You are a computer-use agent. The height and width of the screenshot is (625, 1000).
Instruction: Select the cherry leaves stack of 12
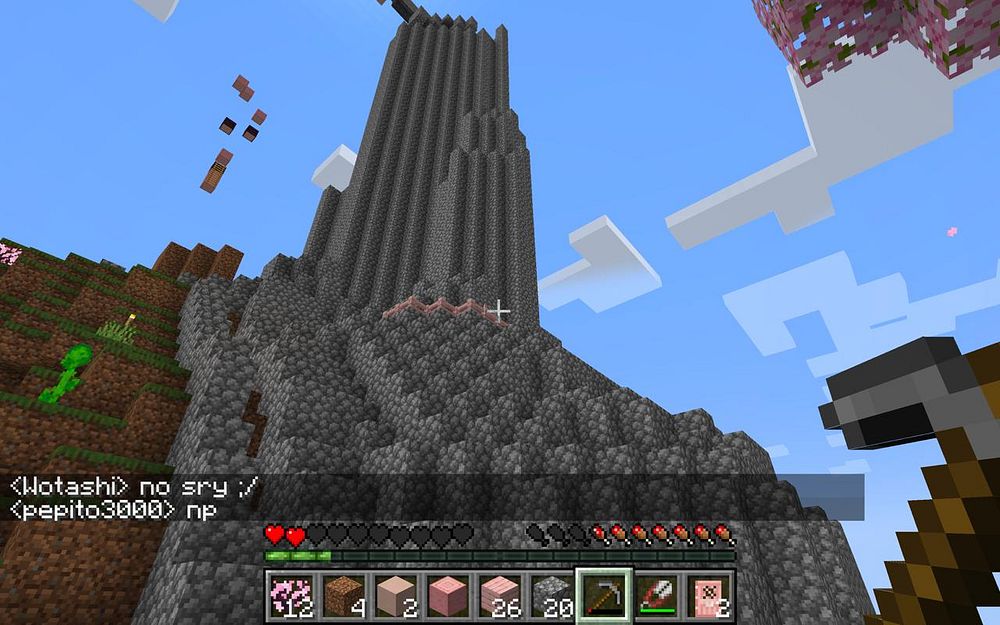(x=291, y=594)
